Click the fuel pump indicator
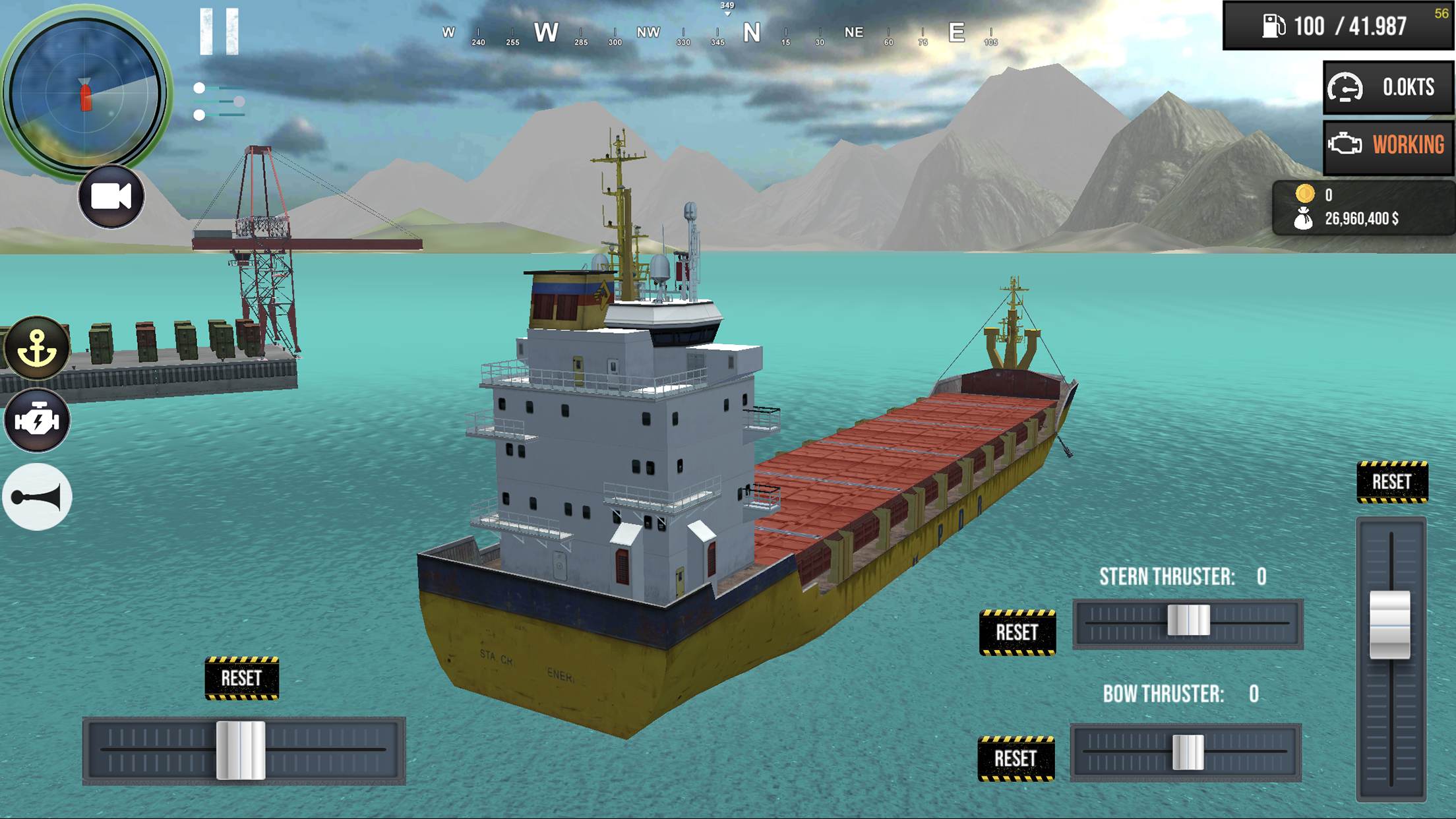The image size is (1456, 819). tap(1275, 25)
